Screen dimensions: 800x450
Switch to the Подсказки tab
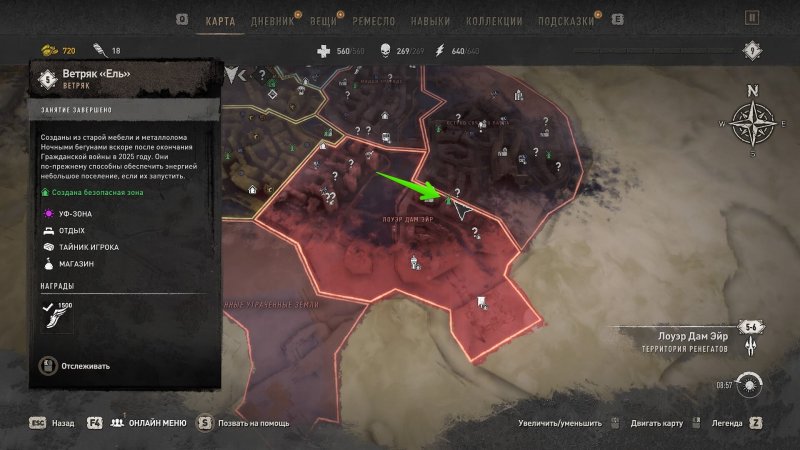[569, 19]
